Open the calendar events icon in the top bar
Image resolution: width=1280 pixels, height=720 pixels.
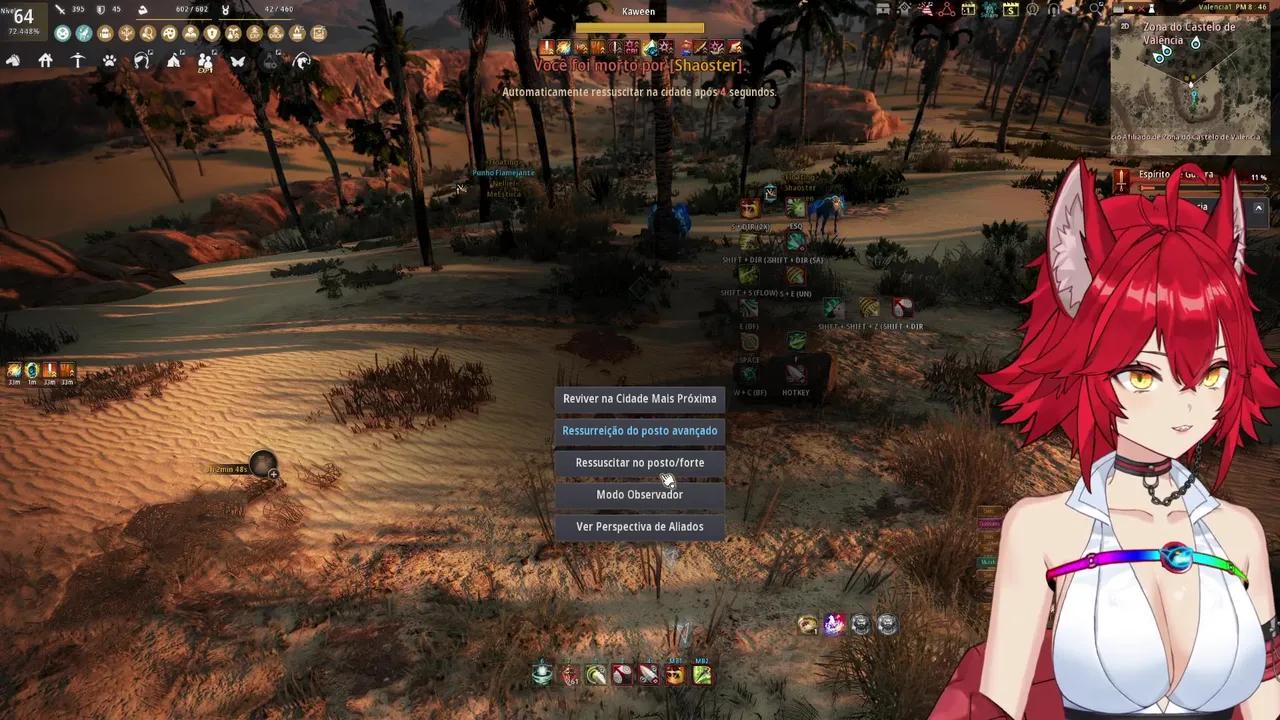tap(968, 10)
